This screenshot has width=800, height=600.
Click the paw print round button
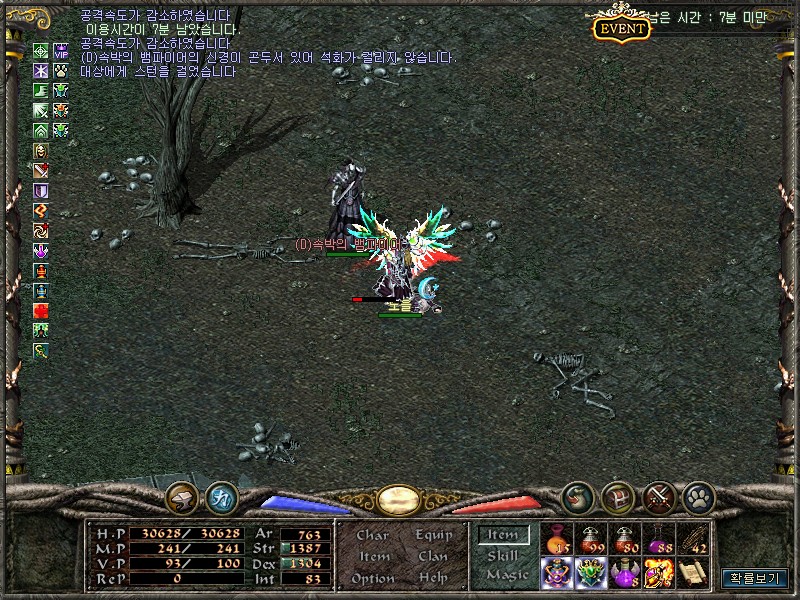(x=697, y=495)
